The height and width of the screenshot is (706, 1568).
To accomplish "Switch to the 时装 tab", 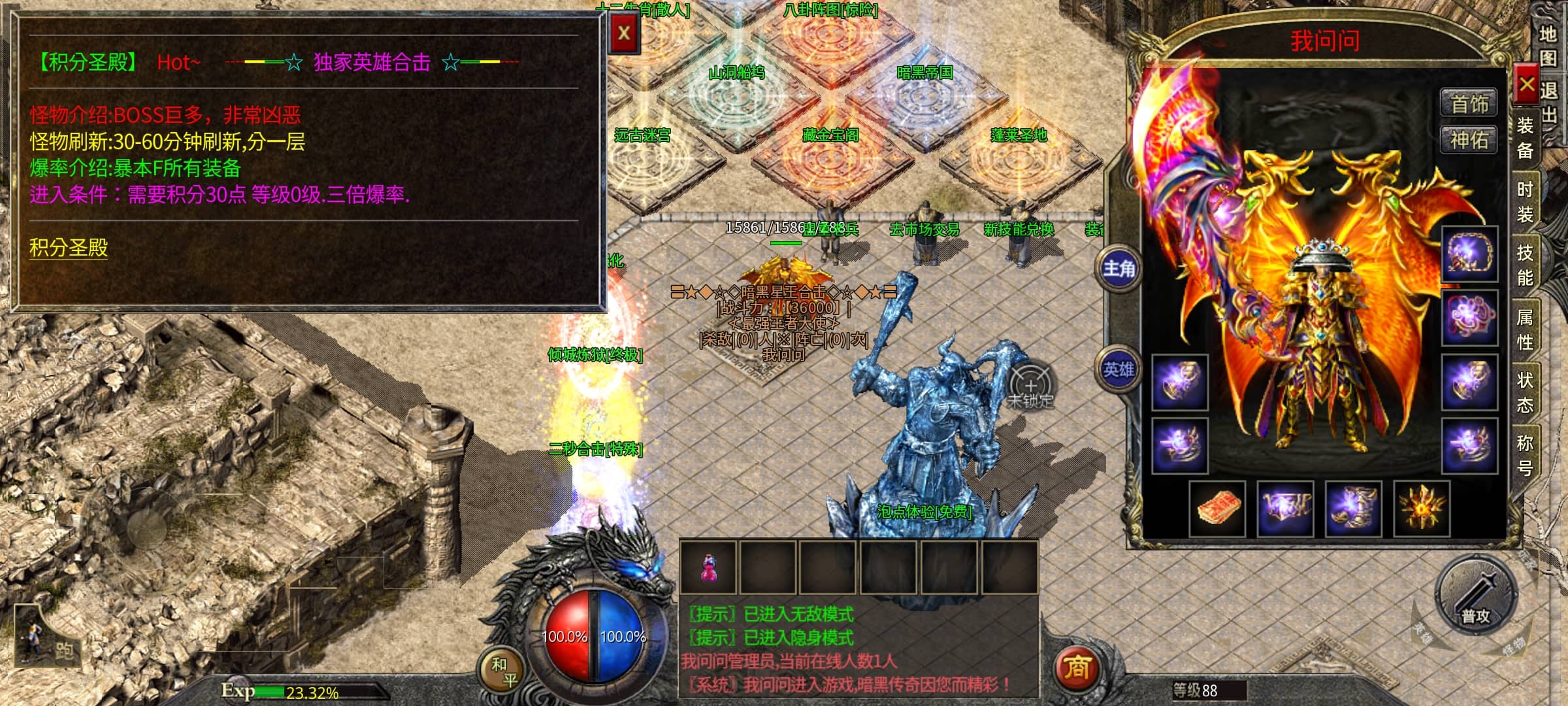I will (x=1525, y=201).
